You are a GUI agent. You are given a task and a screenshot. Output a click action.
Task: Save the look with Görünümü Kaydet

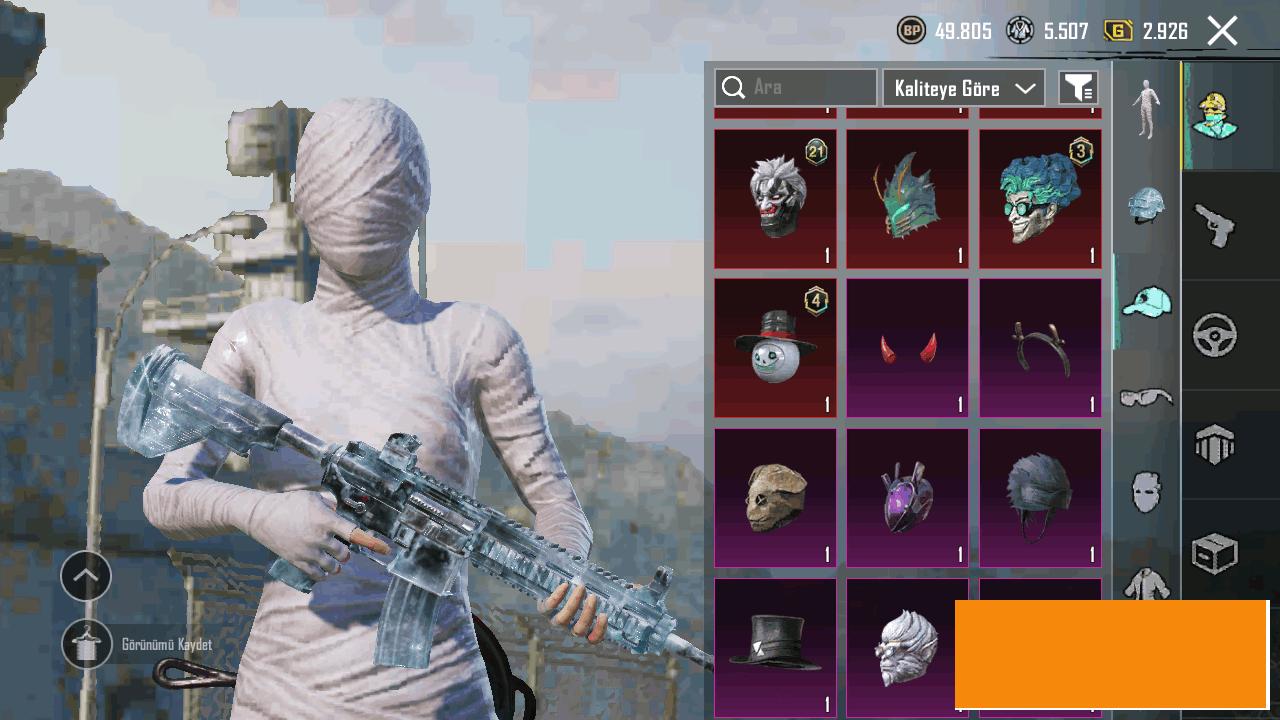click(x=87, y=644)
